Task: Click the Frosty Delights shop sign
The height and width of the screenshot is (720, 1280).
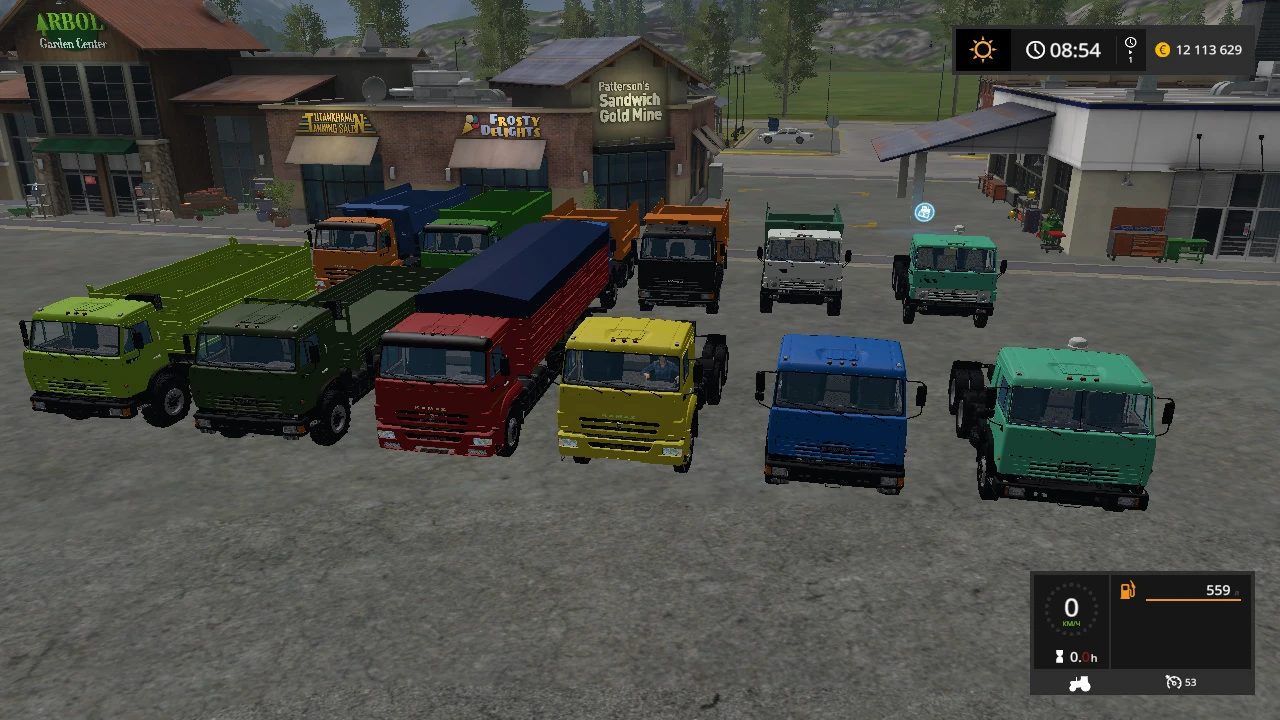Action: [505, 125]
